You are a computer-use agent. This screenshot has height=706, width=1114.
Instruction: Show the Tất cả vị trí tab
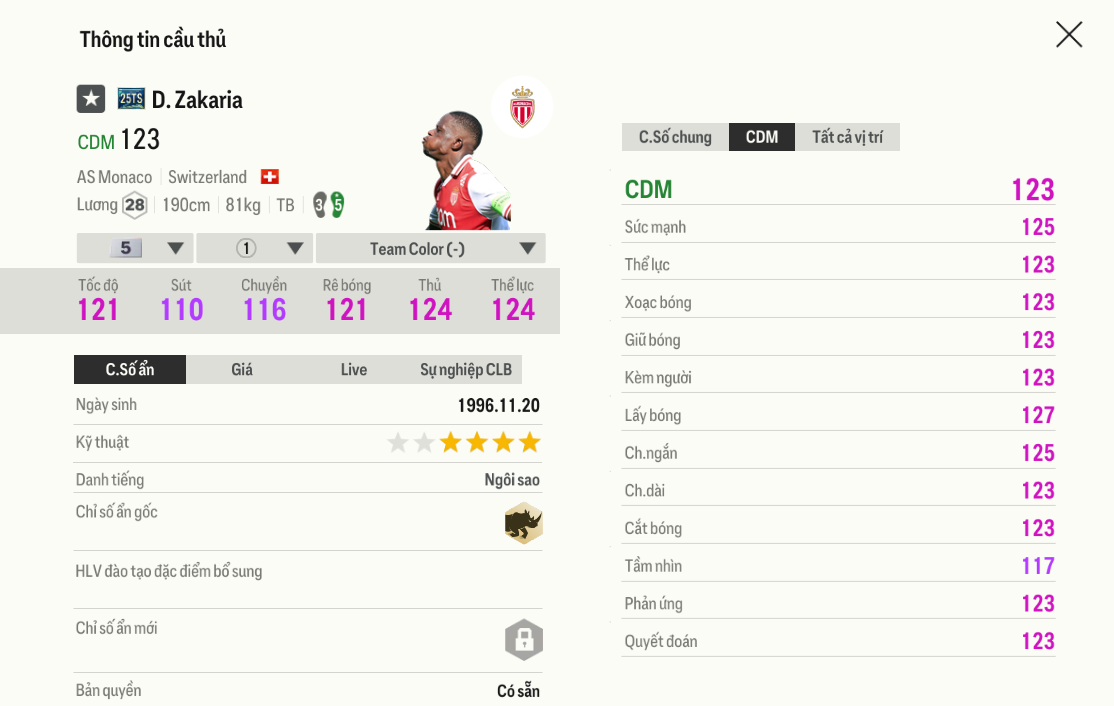[x=847, y=137]
